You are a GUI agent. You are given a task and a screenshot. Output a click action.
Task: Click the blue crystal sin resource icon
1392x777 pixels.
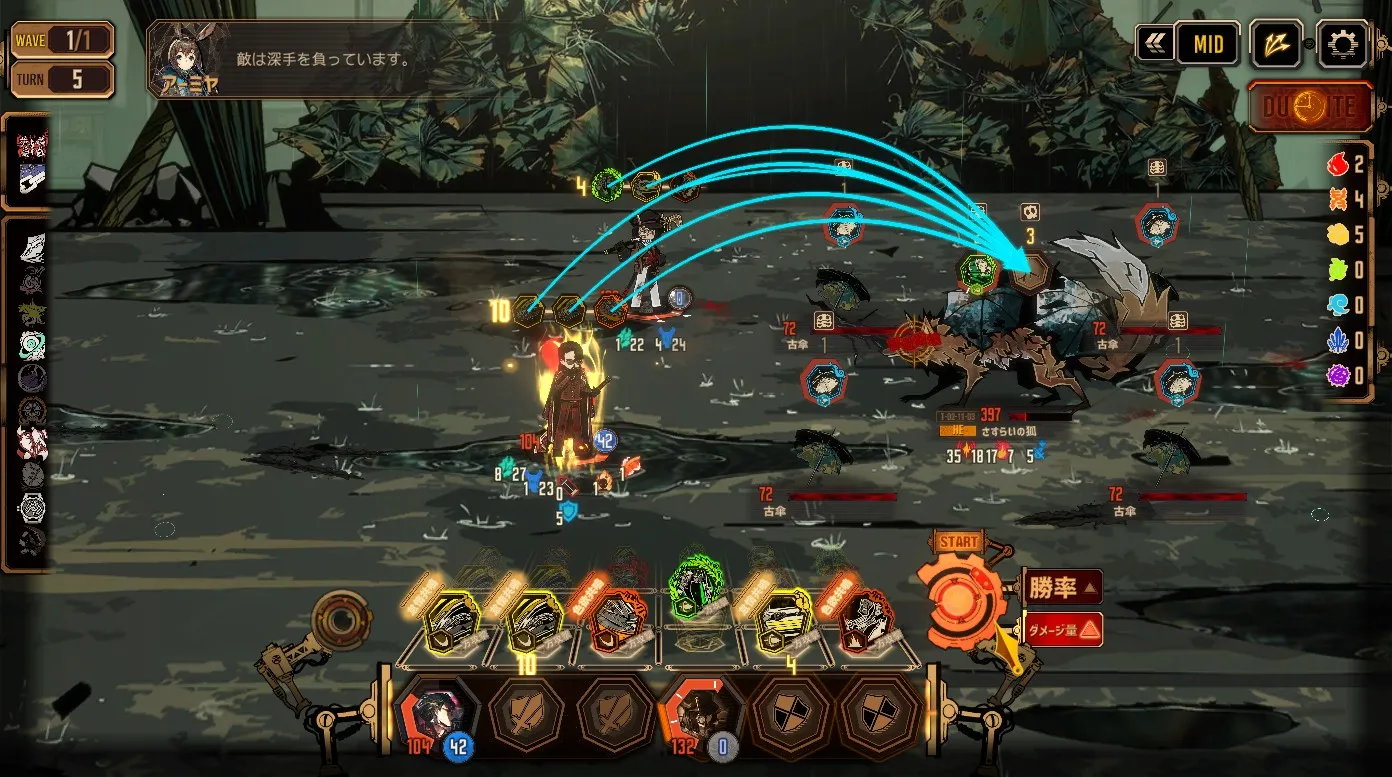(1337, 341)
